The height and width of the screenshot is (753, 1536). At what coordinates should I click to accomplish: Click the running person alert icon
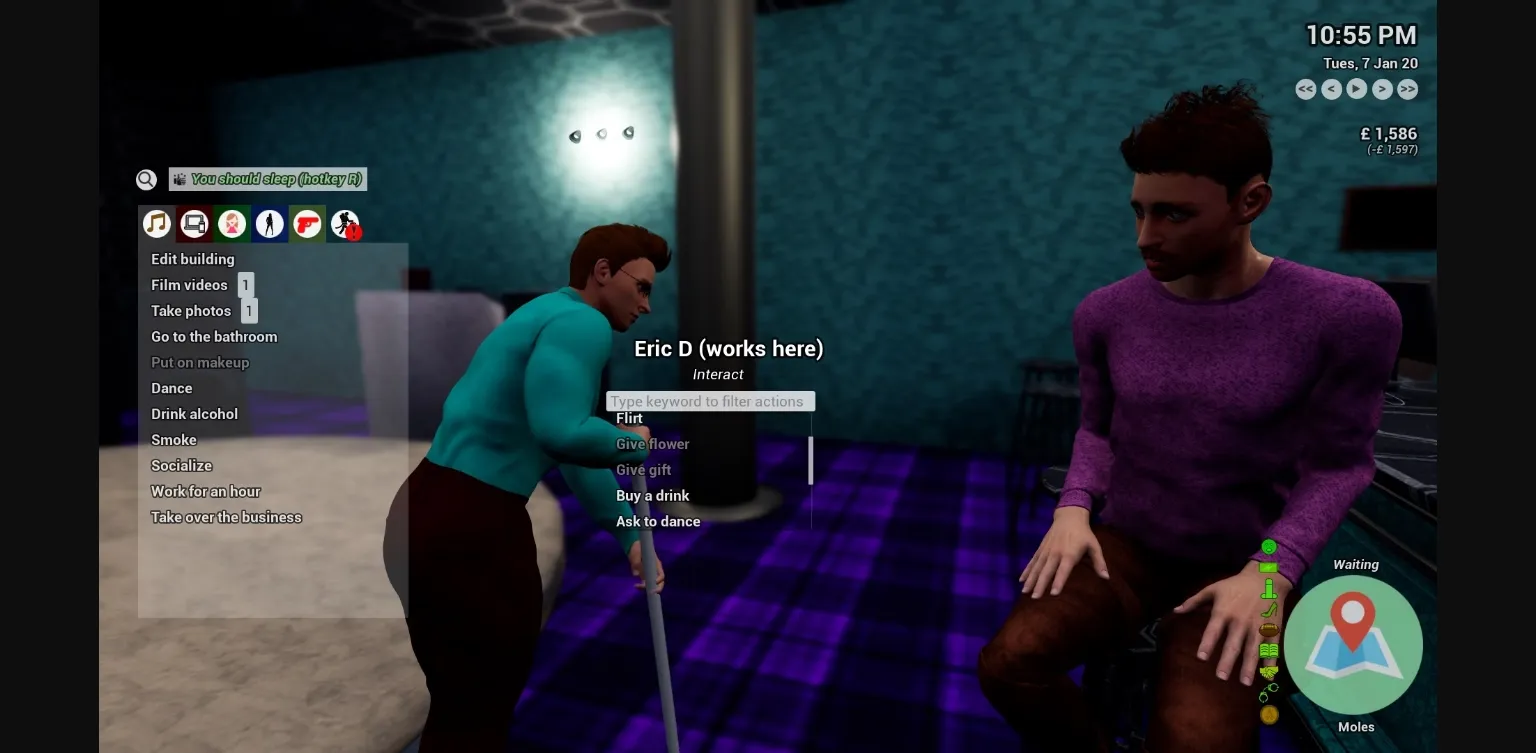click(x=344, y=223)
